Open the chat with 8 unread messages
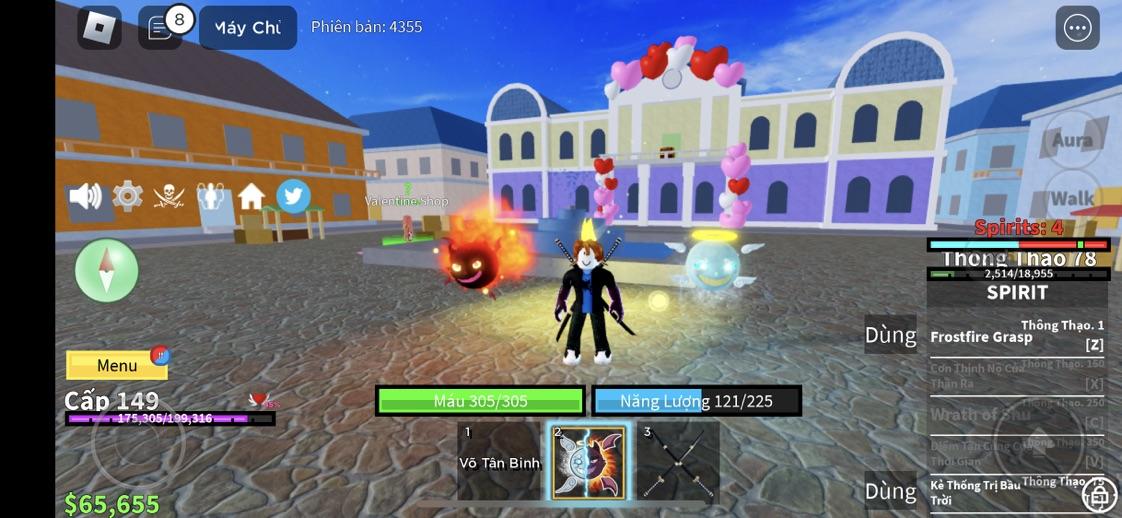The width and height of the screenshot is (1122, 518). [x=160, y=28]
